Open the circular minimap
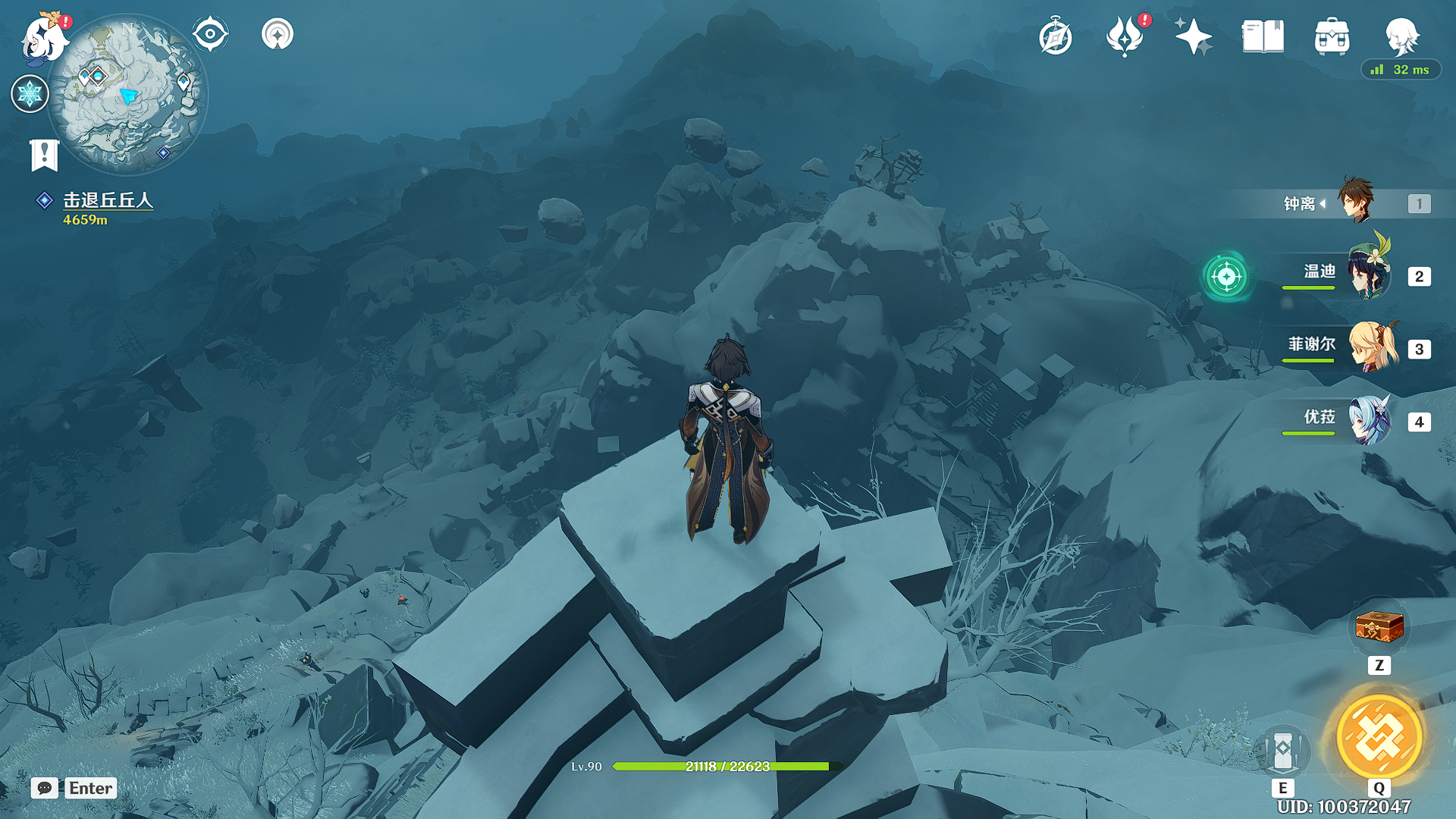This screenshot has height=819, width=1456. pyautogui.click(x=127, y=94)
